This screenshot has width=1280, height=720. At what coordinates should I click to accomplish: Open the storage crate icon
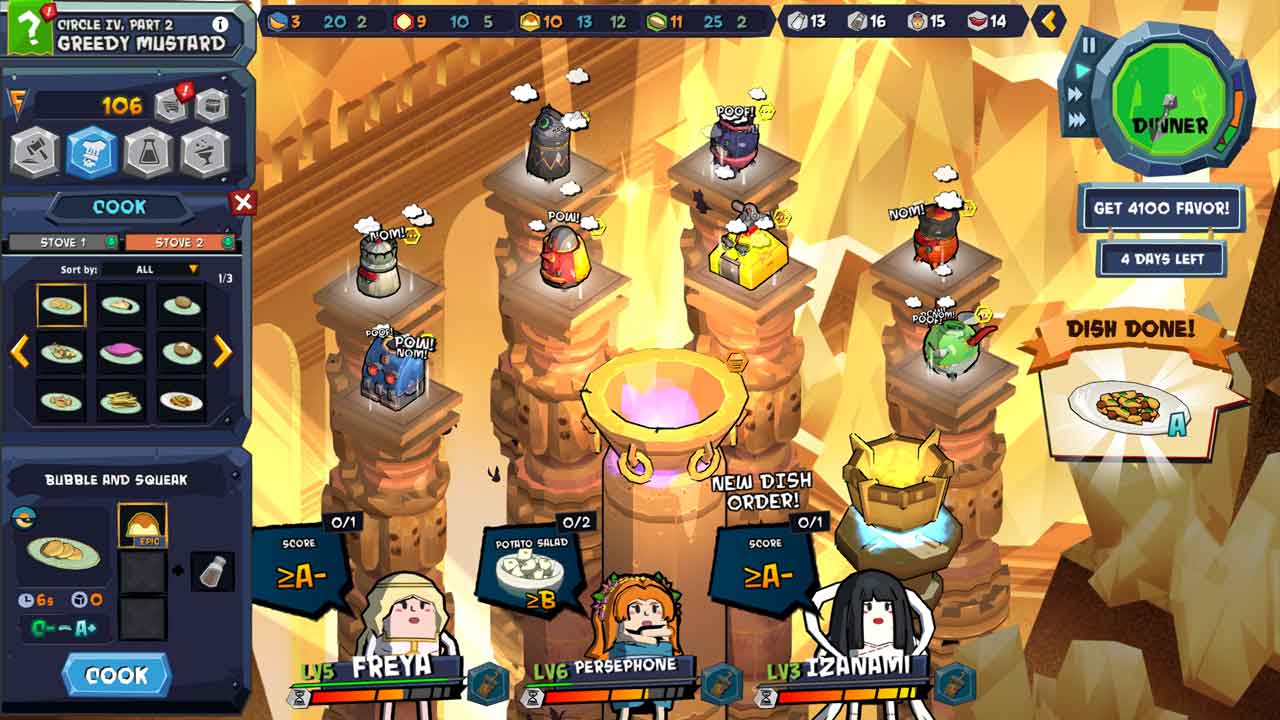tap(211, 104)
